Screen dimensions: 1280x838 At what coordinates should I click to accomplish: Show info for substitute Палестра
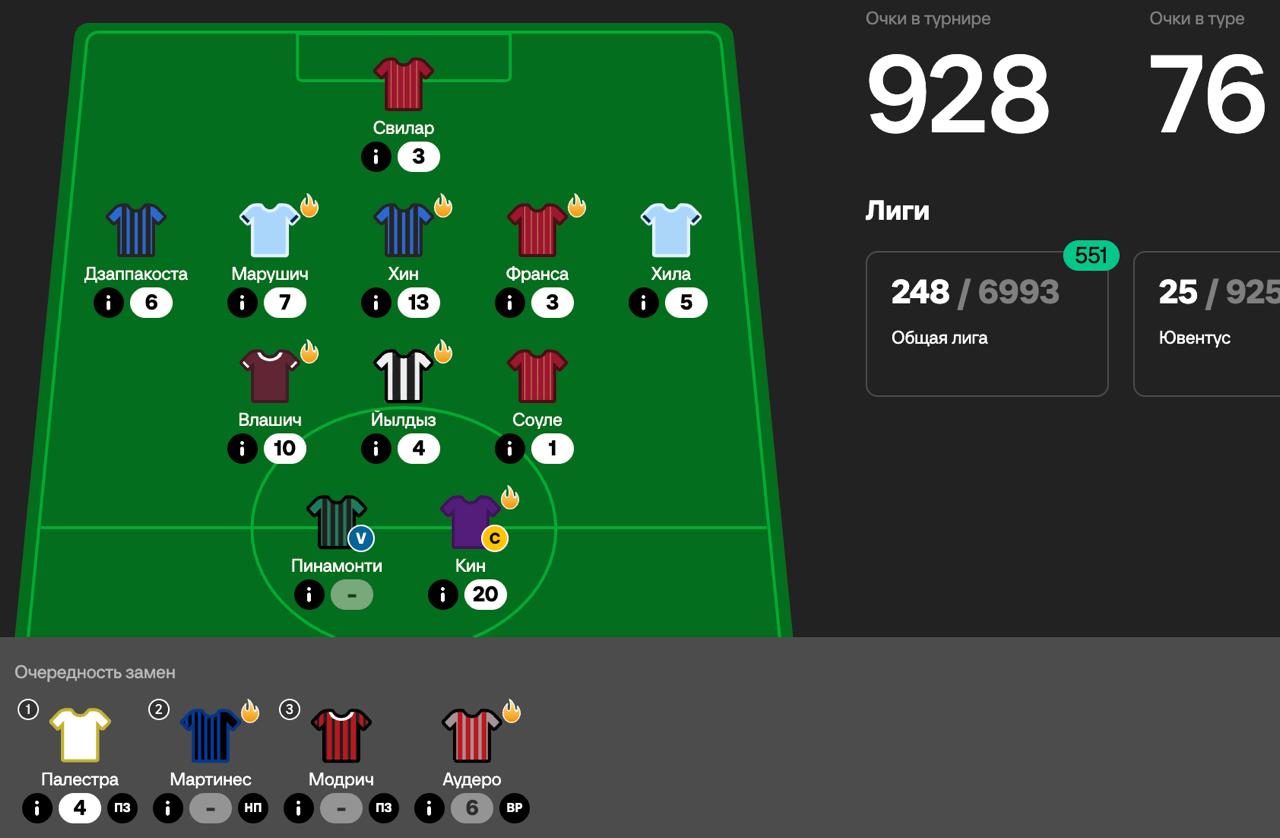37,808
